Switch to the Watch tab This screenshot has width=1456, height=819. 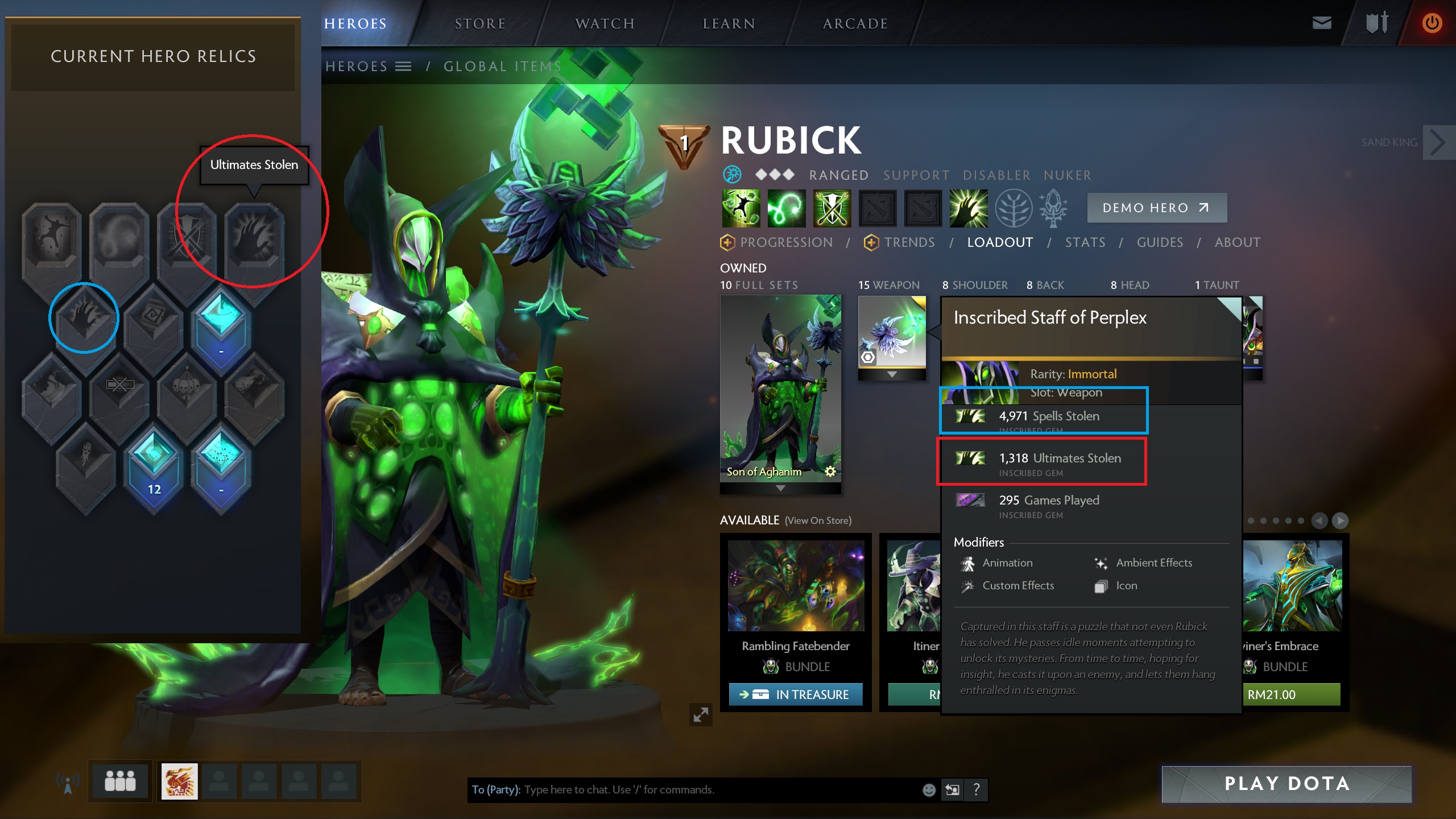(605, 24)
